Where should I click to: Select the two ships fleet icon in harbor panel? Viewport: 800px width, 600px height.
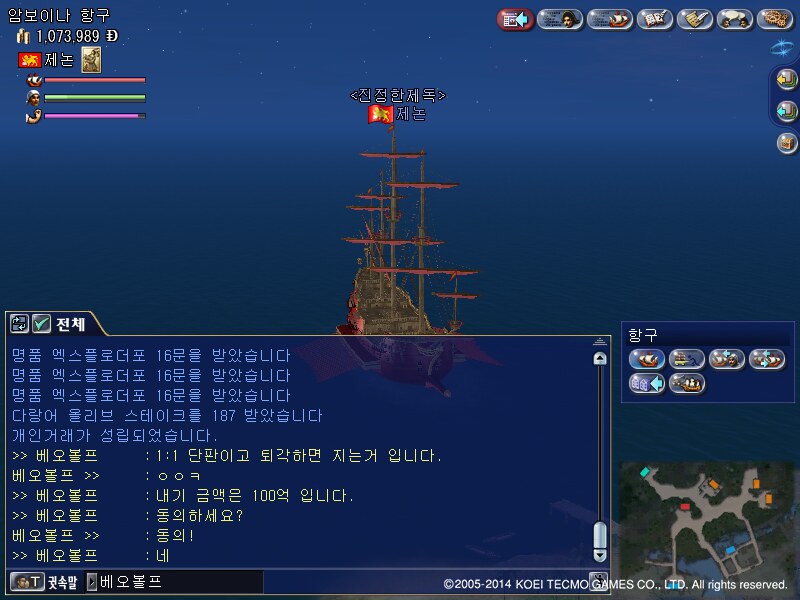[x=687, y=383]
